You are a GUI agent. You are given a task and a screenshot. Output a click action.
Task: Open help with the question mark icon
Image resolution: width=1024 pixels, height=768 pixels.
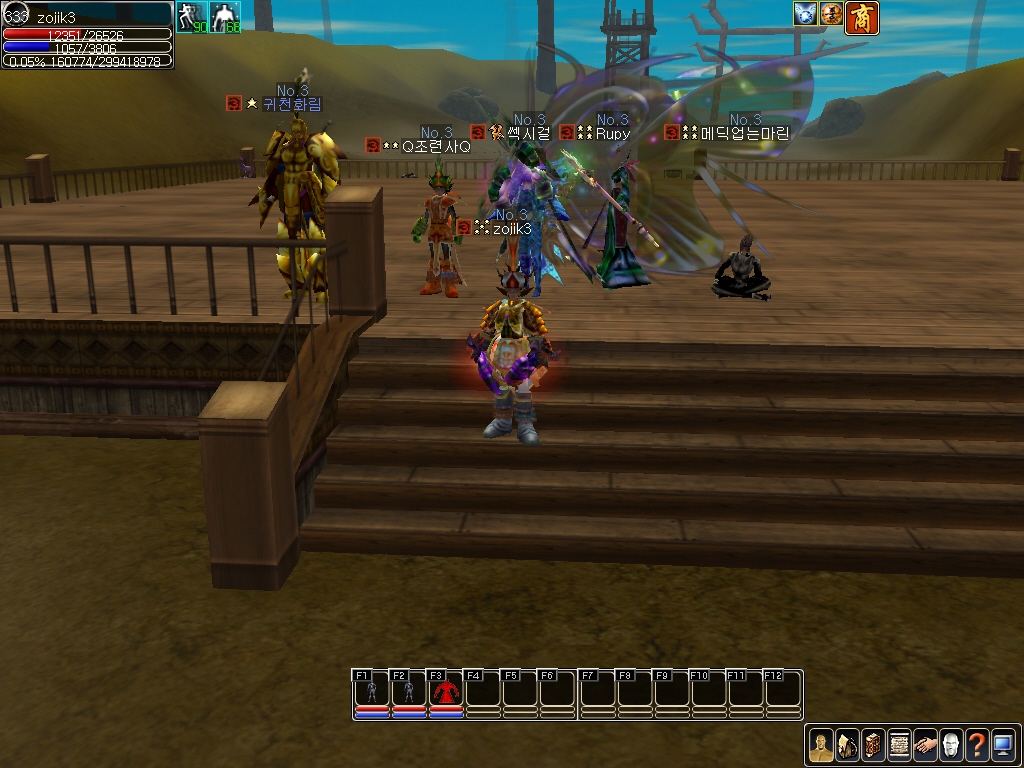(977, 745)
